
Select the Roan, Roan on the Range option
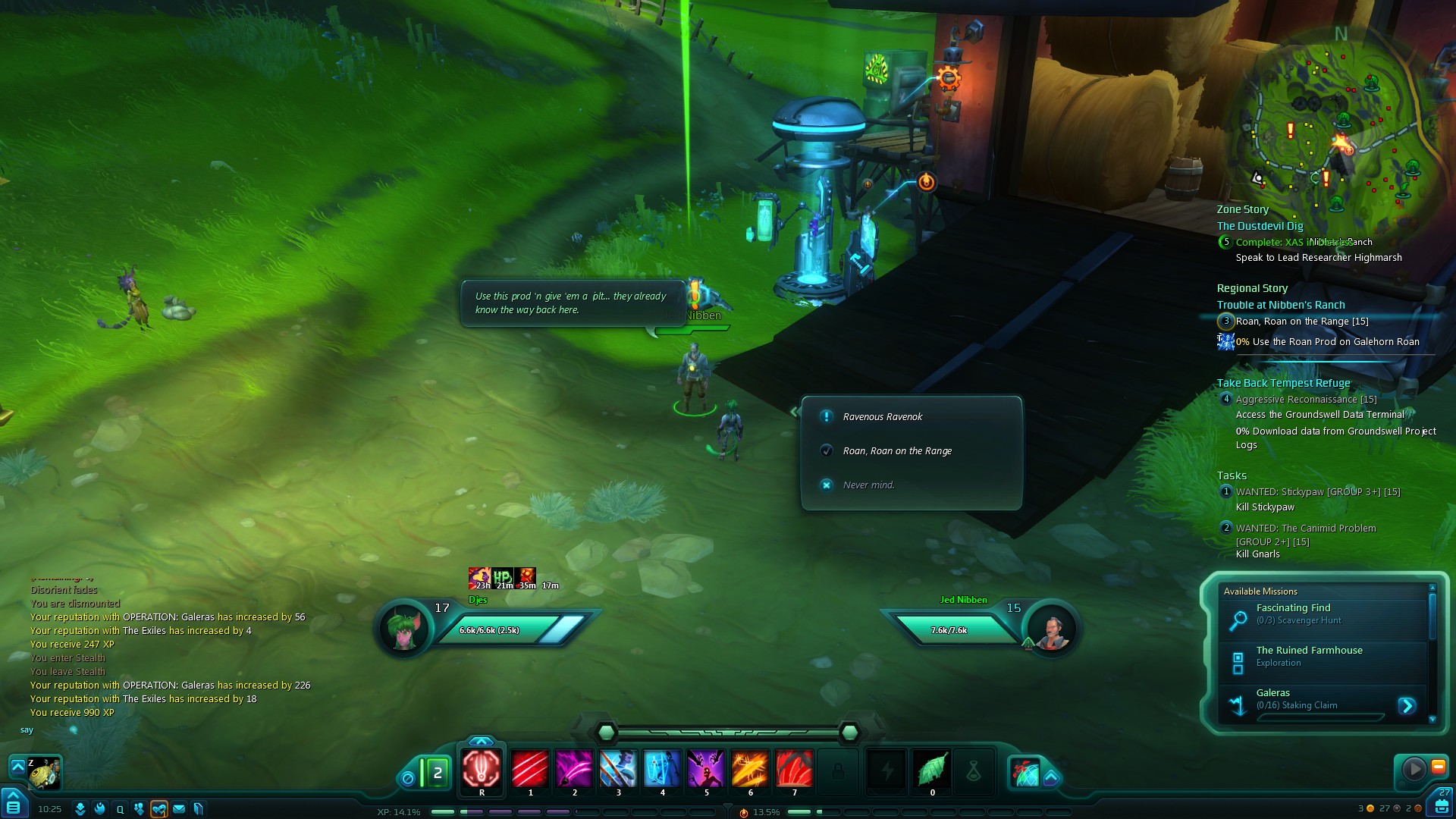click(x=897, y=451)
